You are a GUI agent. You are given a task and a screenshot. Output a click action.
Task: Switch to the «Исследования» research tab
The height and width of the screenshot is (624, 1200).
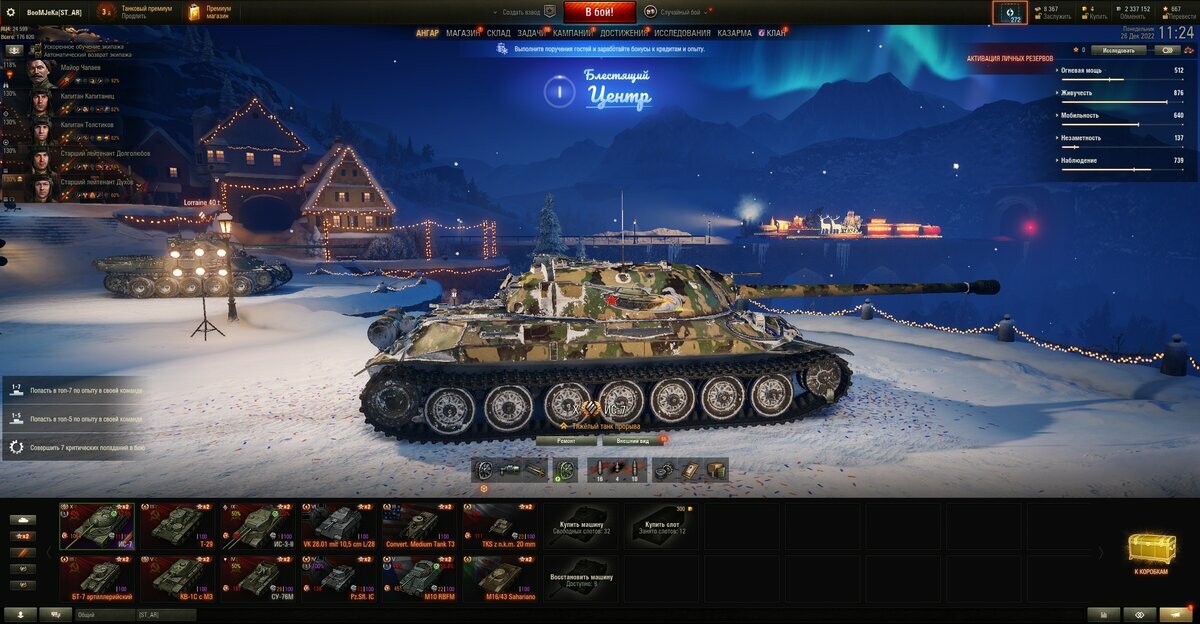tap(682, 33)
